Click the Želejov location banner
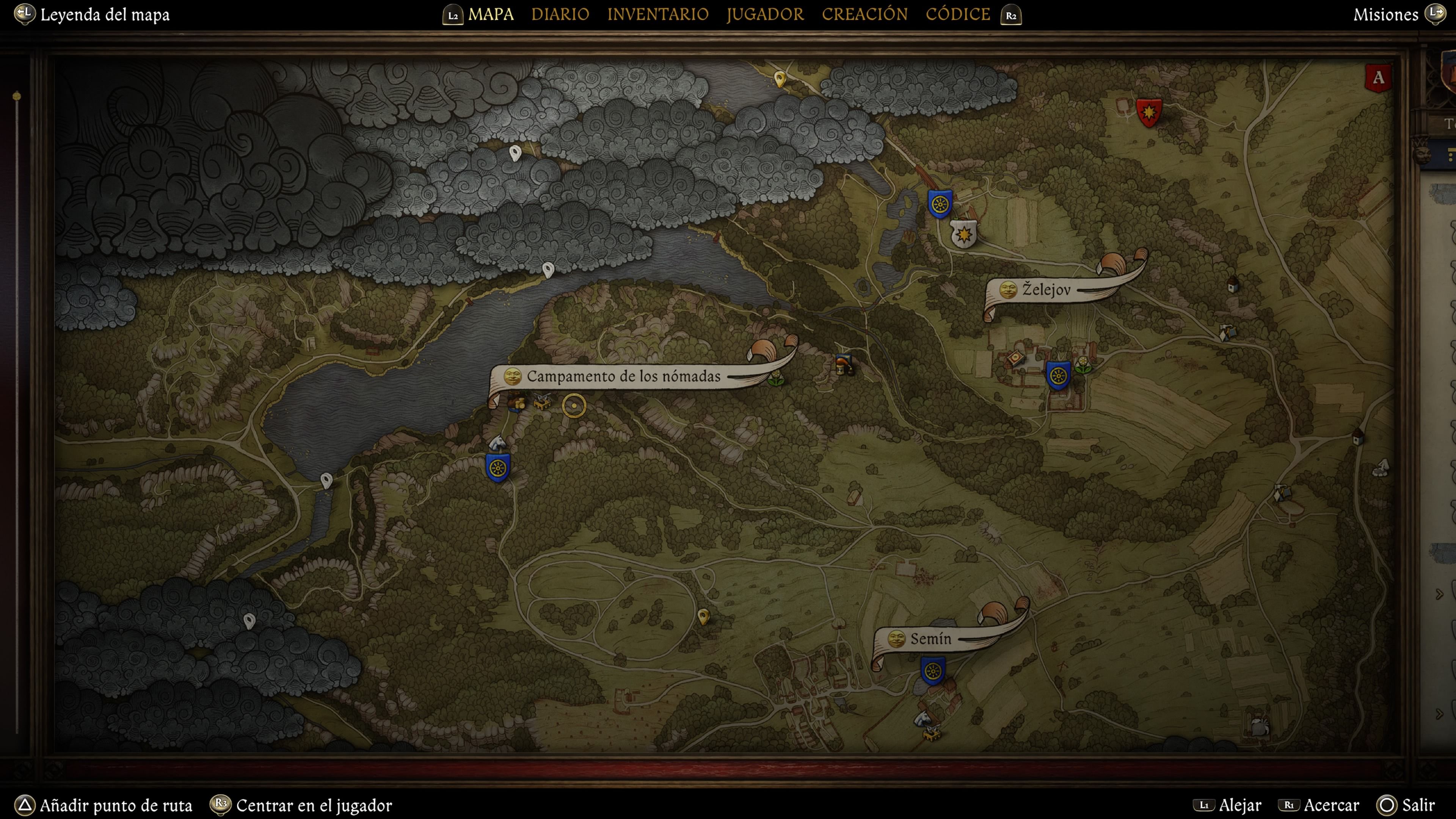This screenshot has width=1456, height=819. 1046,290
